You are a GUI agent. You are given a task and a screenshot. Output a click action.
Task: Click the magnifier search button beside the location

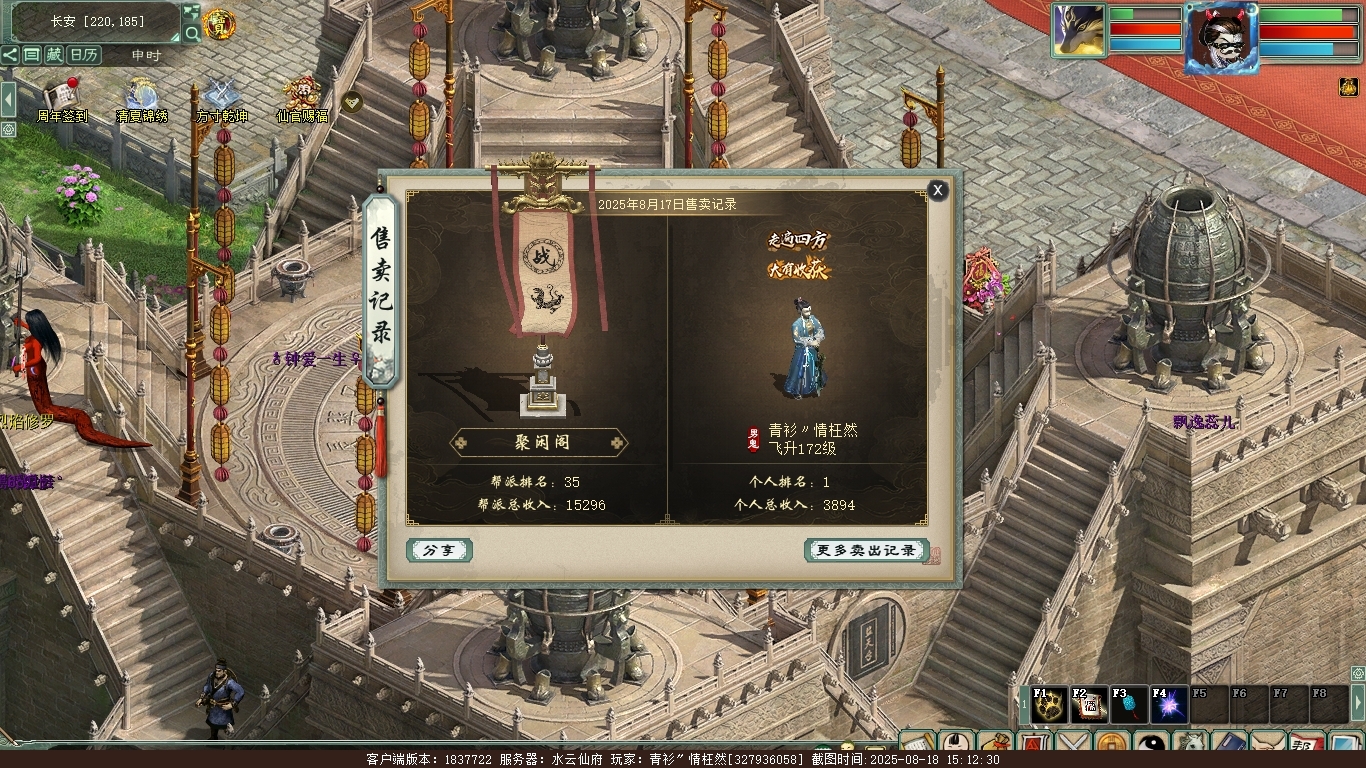191,34
